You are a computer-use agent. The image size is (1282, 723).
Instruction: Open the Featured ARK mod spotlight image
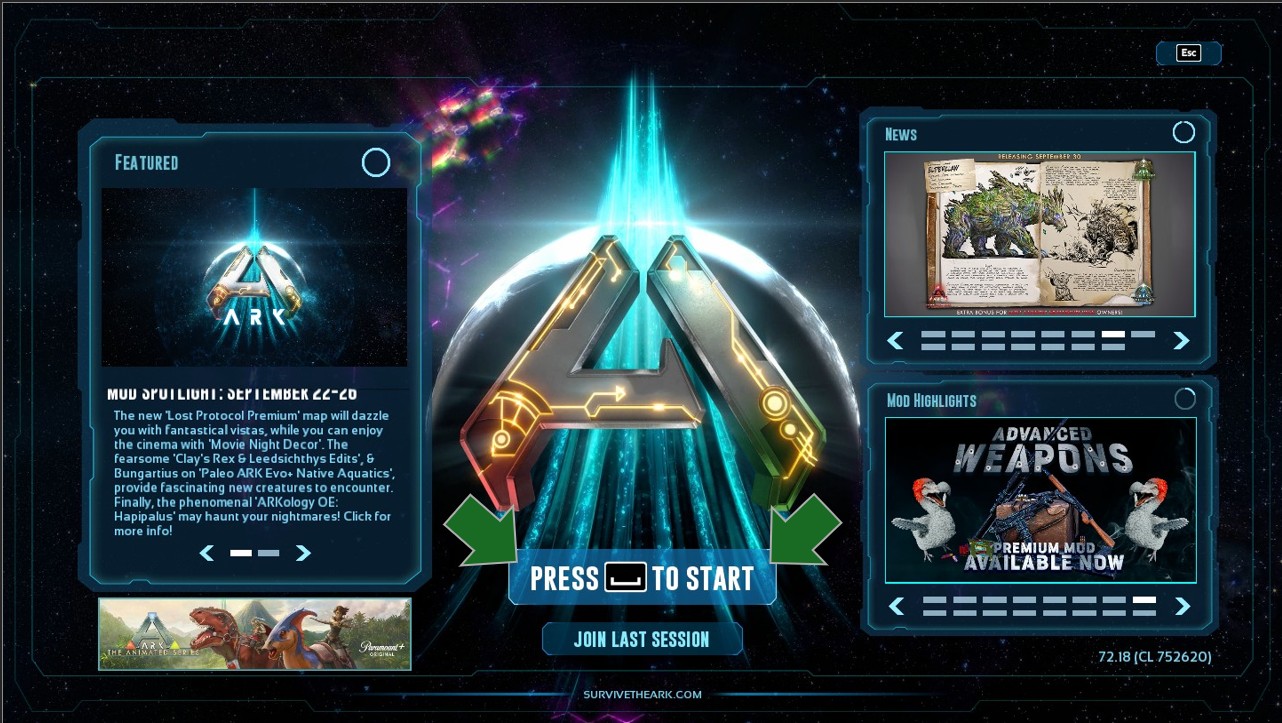(x=254, y=277)
